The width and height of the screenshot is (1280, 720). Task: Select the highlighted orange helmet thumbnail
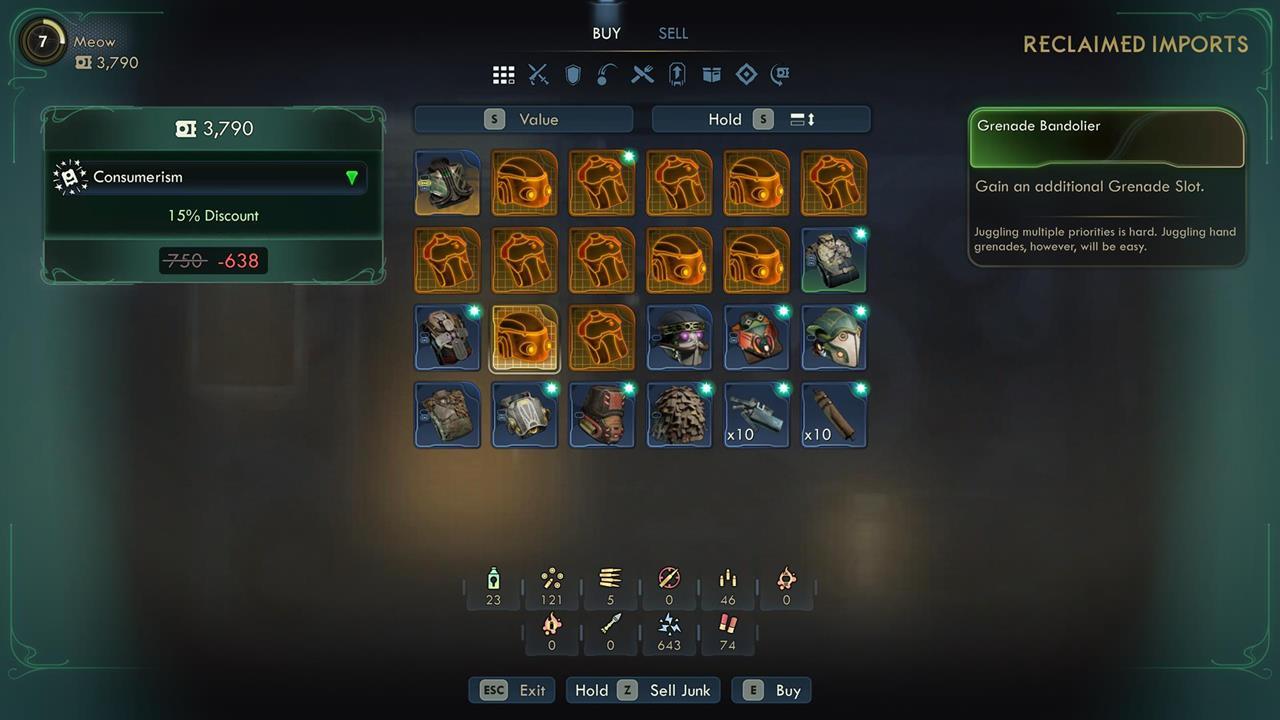[x=524, y=337]
